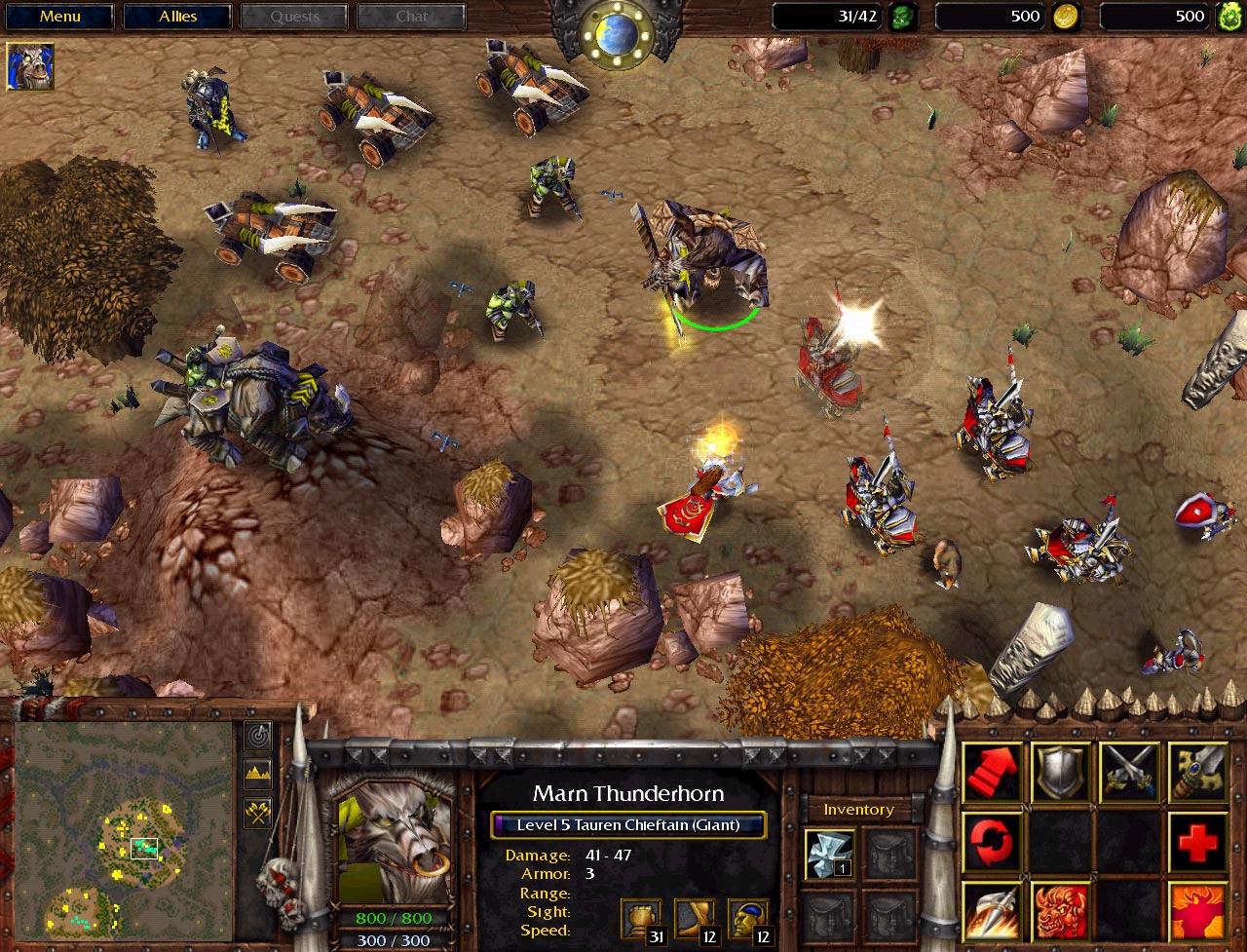Select the sword Attack command
This screenshot has width=1247, height=952.
click(1197, 772)
